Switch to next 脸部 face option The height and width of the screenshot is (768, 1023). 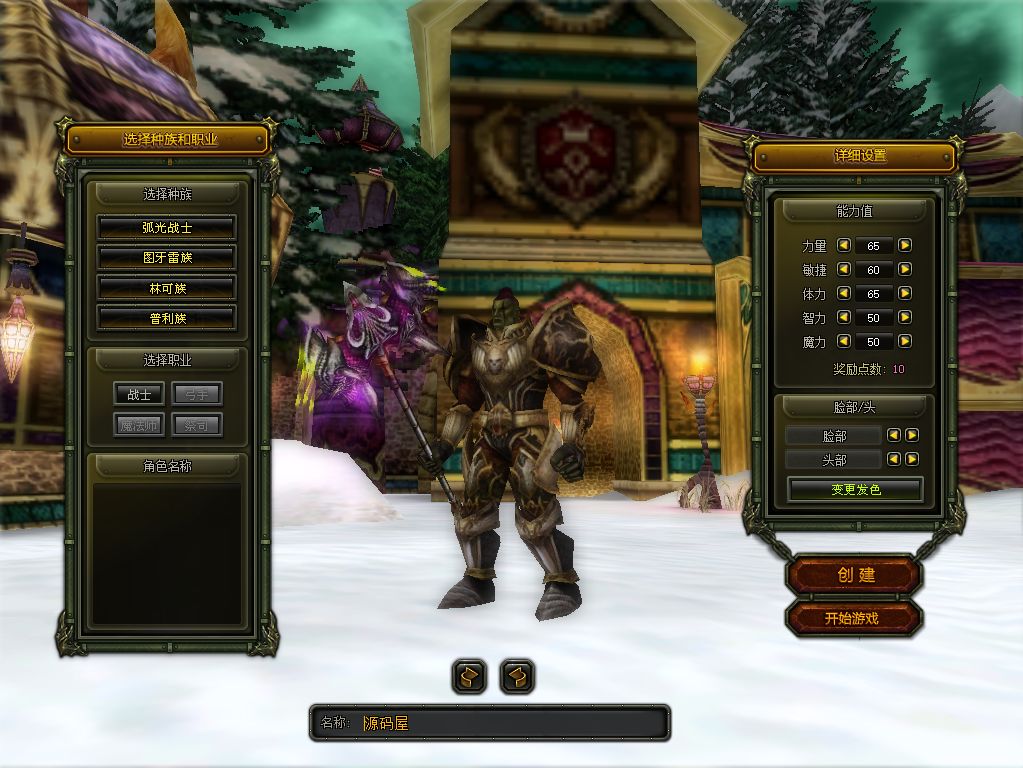912,435
